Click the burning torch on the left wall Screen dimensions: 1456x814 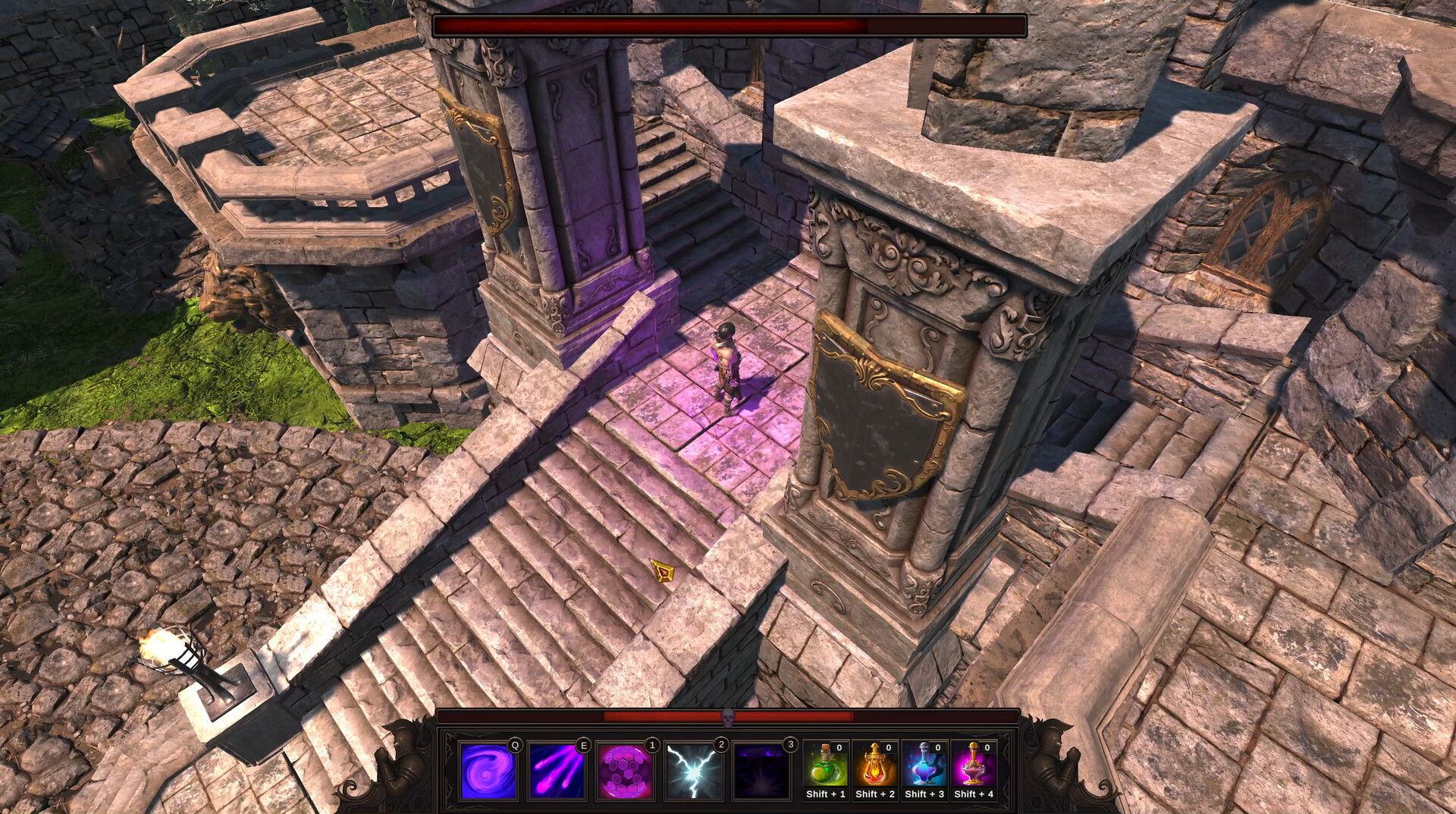tap(162, 646)
